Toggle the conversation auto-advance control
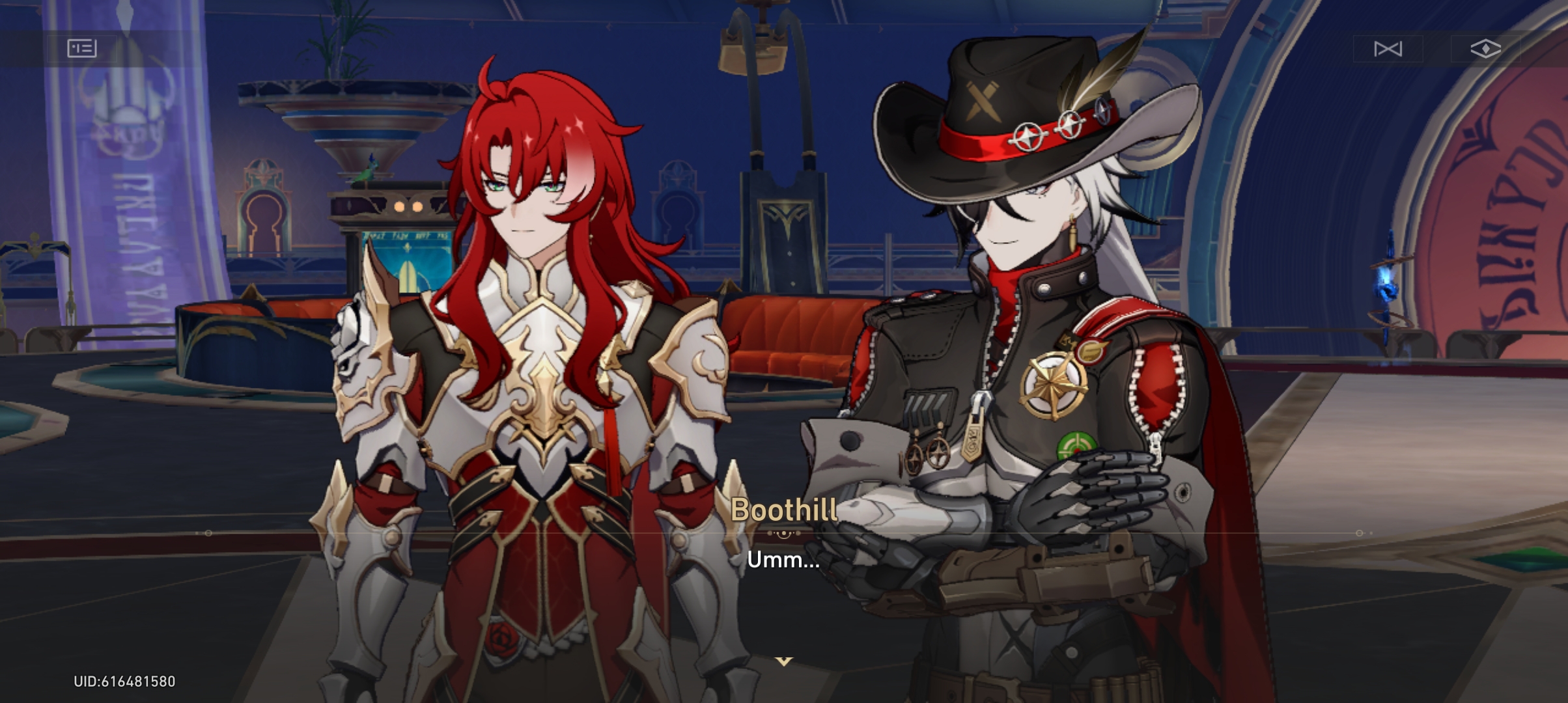 [1388, 49]
